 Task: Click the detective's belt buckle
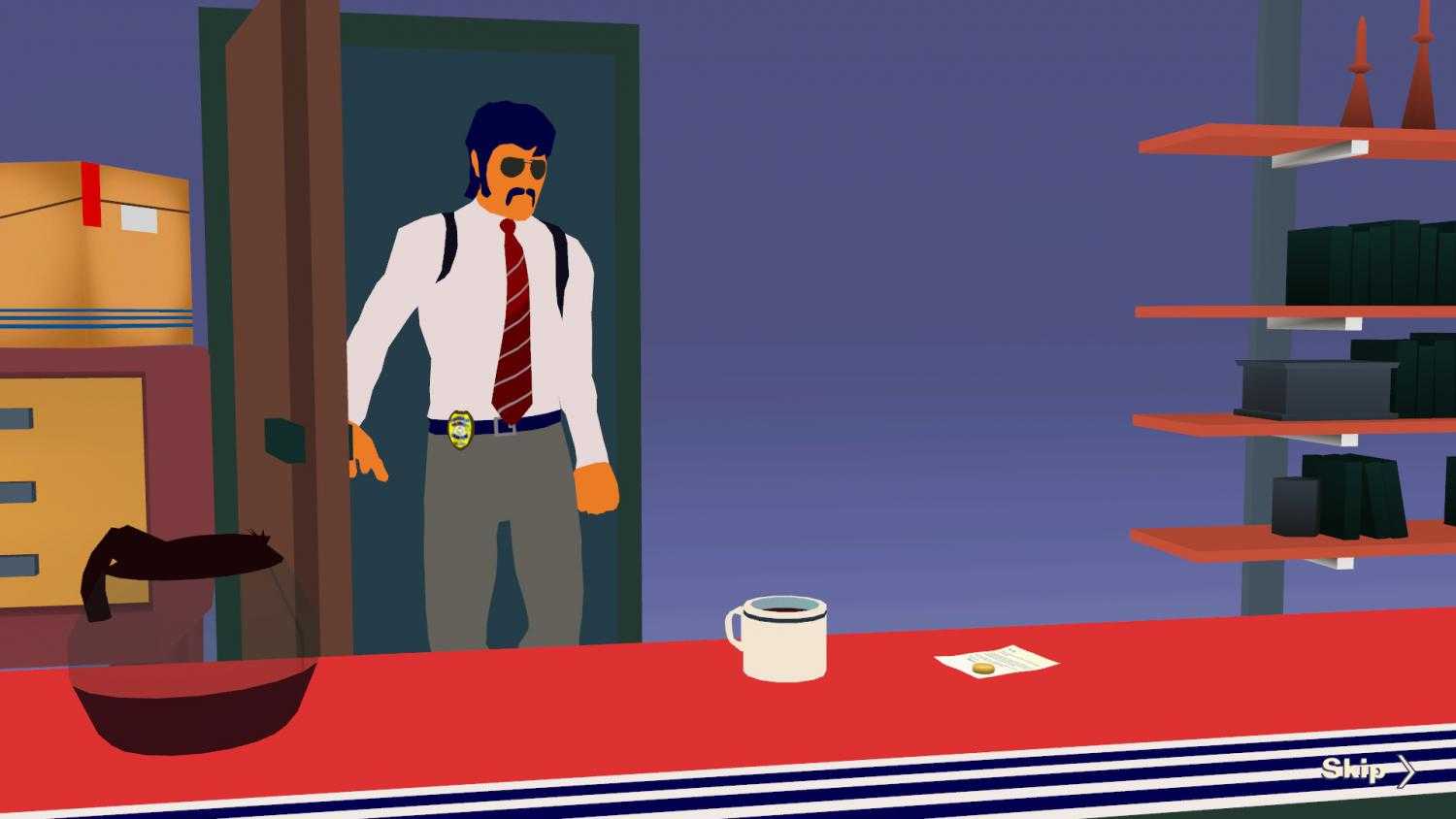click(495, 424)
